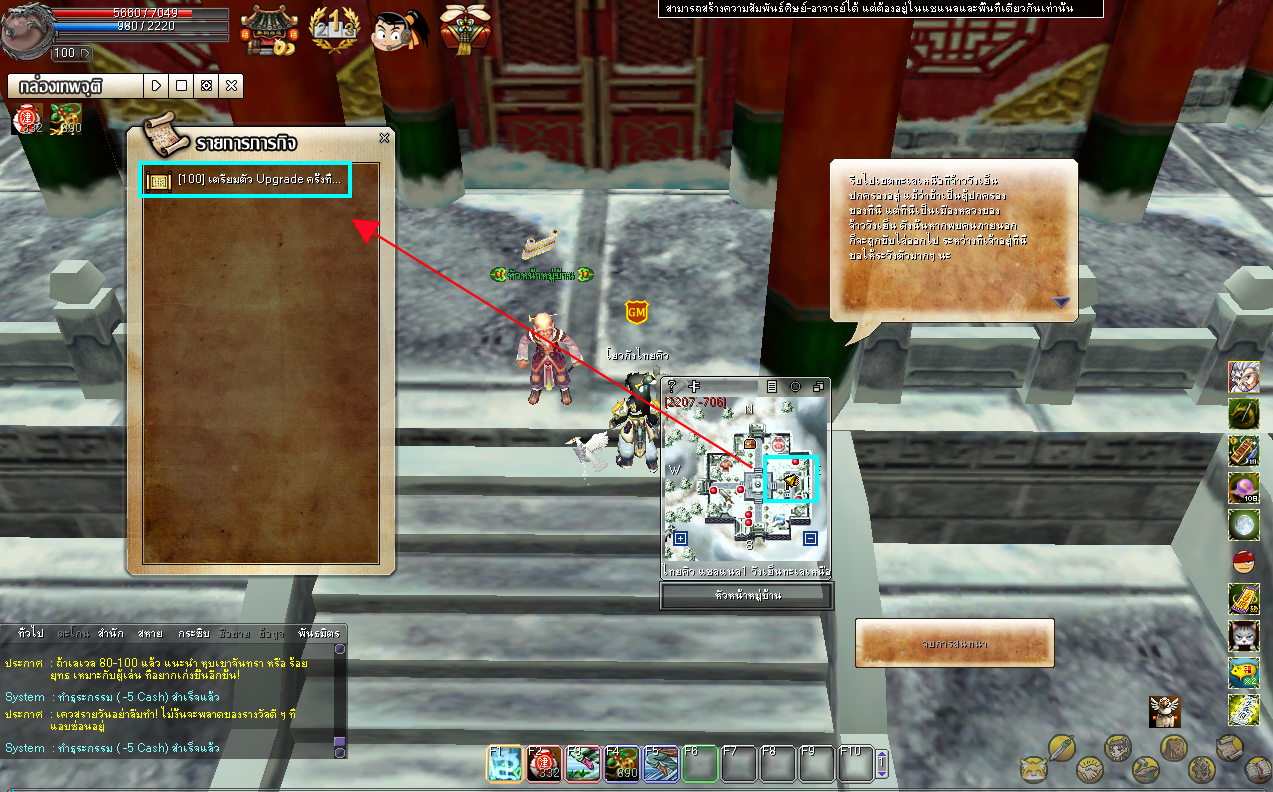Open the minimap help question mark
The width and height of the screenshot is (1273, 792).
(672, 386)
